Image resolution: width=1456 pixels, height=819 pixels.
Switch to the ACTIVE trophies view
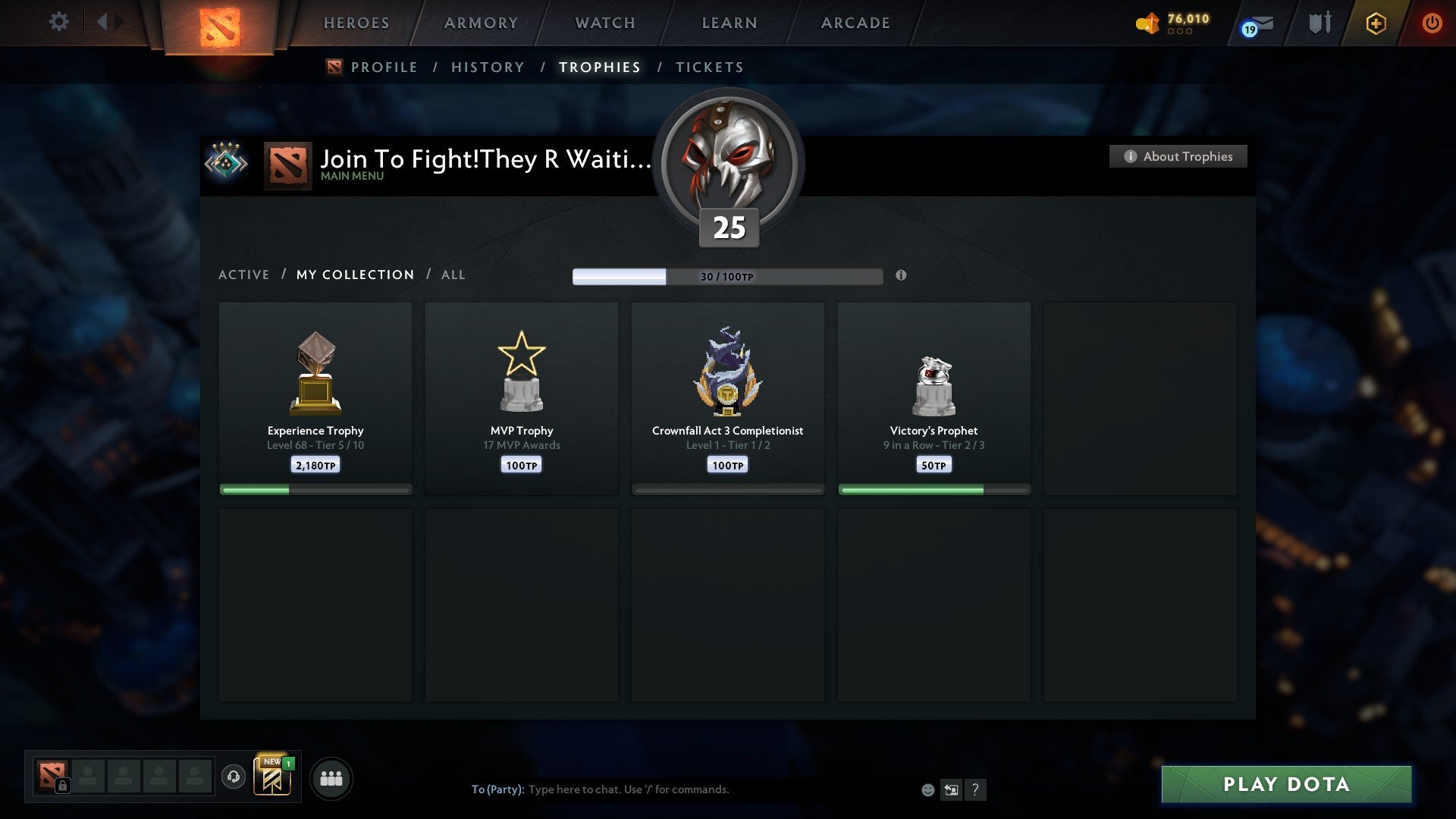(244, 275)
